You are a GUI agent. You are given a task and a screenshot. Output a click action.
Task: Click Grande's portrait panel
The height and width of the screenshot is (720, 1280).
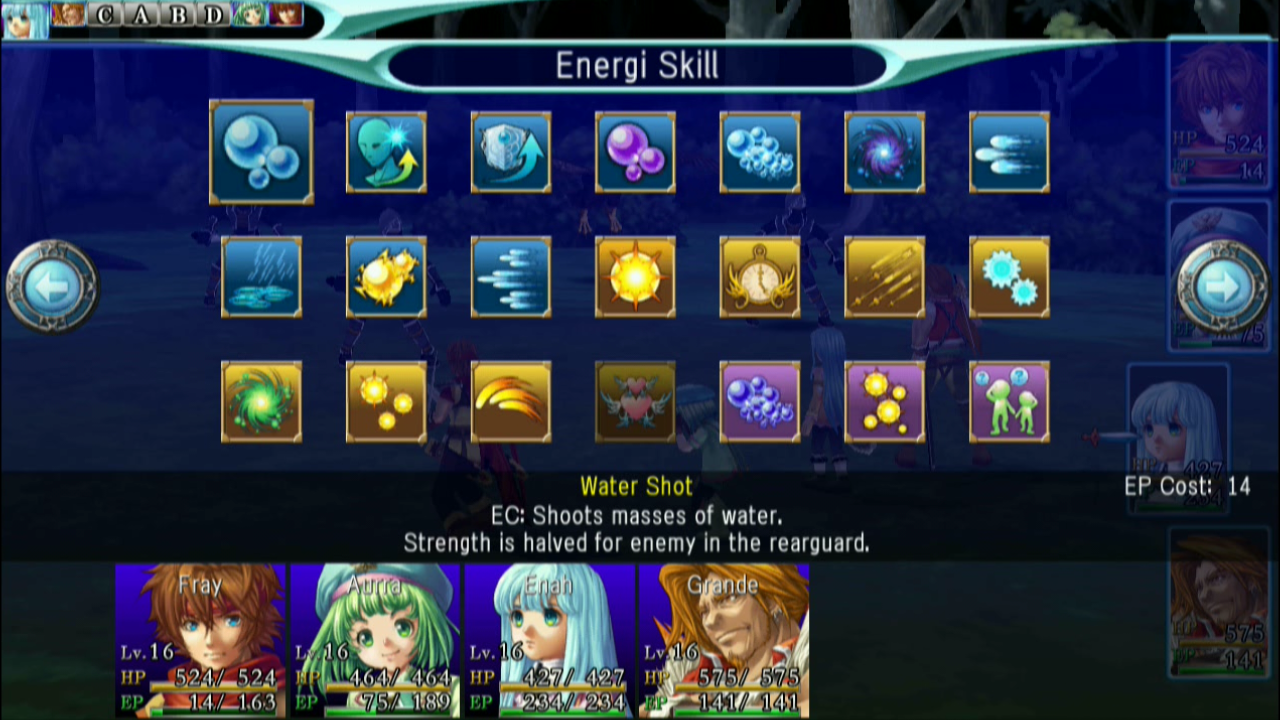click(723, 640)
